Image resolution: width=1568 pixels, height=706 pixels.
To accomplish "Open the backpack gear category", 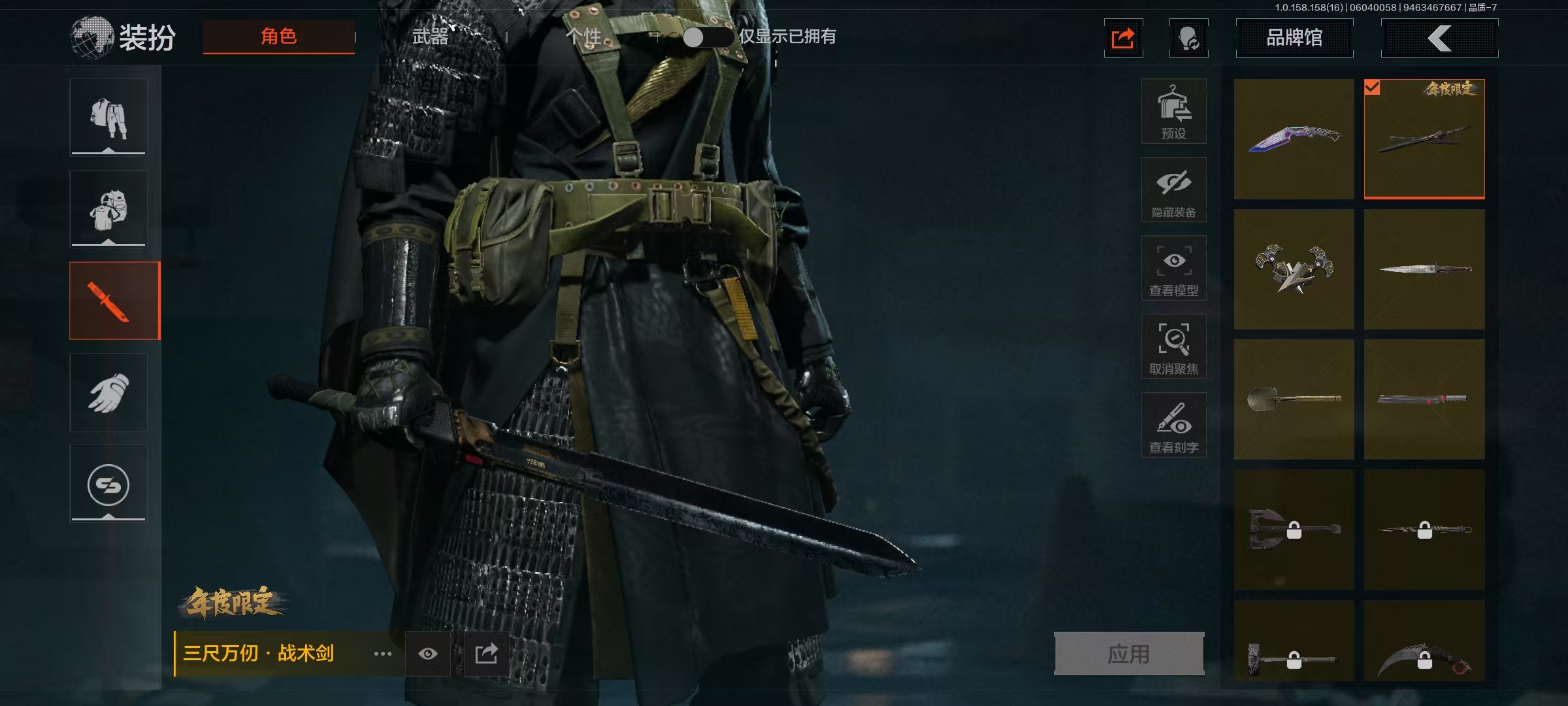I will (108, 209).
